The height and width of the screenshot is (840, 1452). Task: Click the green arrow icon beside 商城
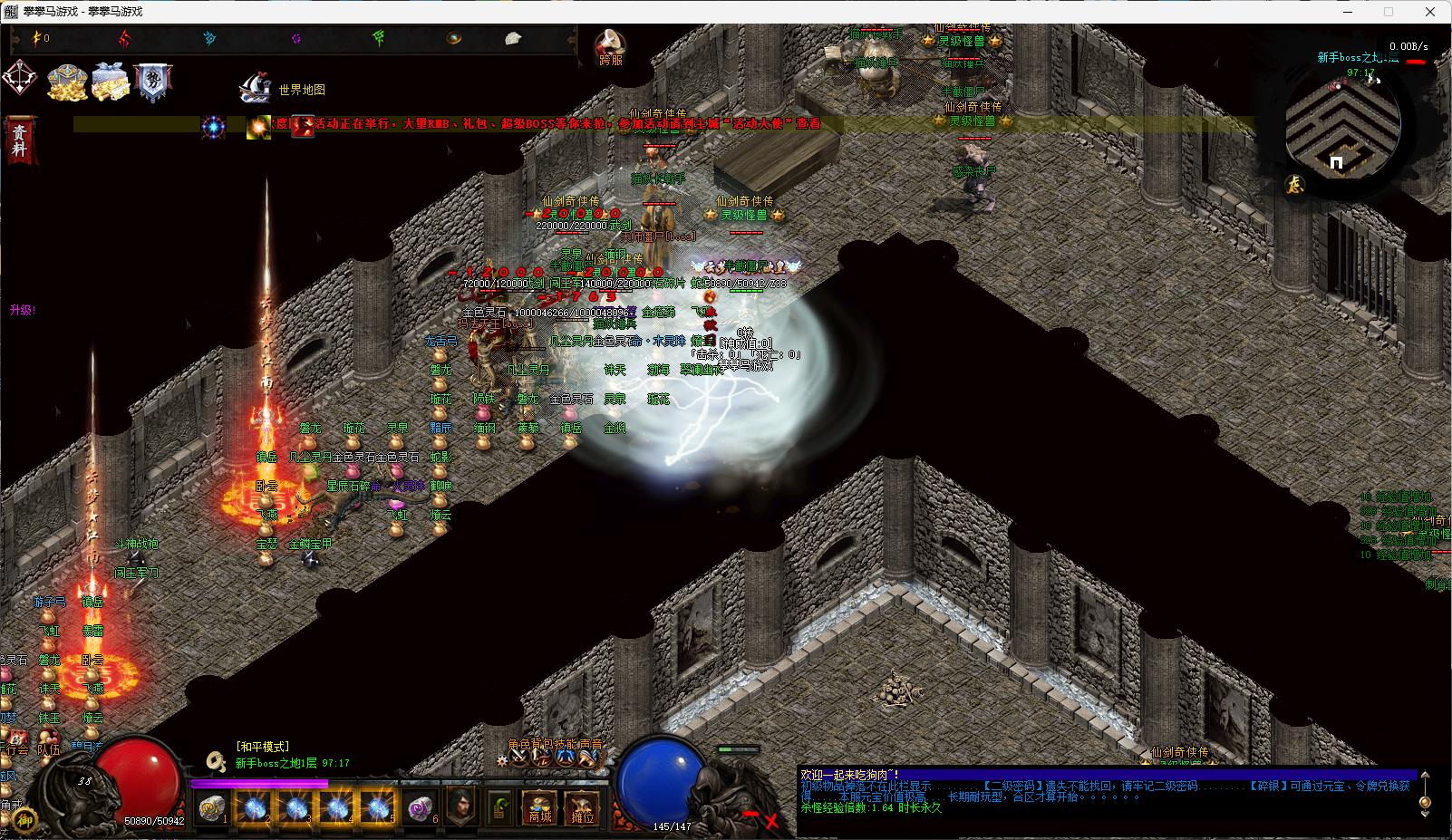click(500, 806)
